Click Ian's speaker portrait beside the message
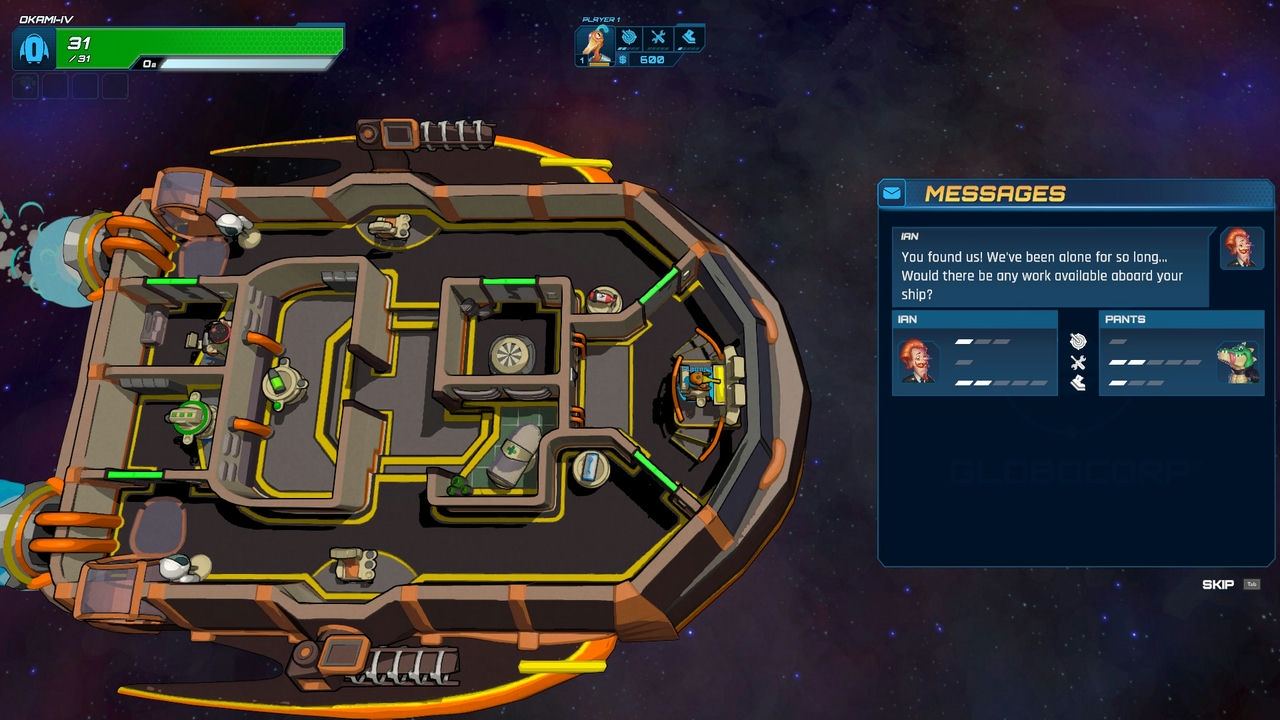Screen dimensions: 1280x720 [x=1242, y=248]
